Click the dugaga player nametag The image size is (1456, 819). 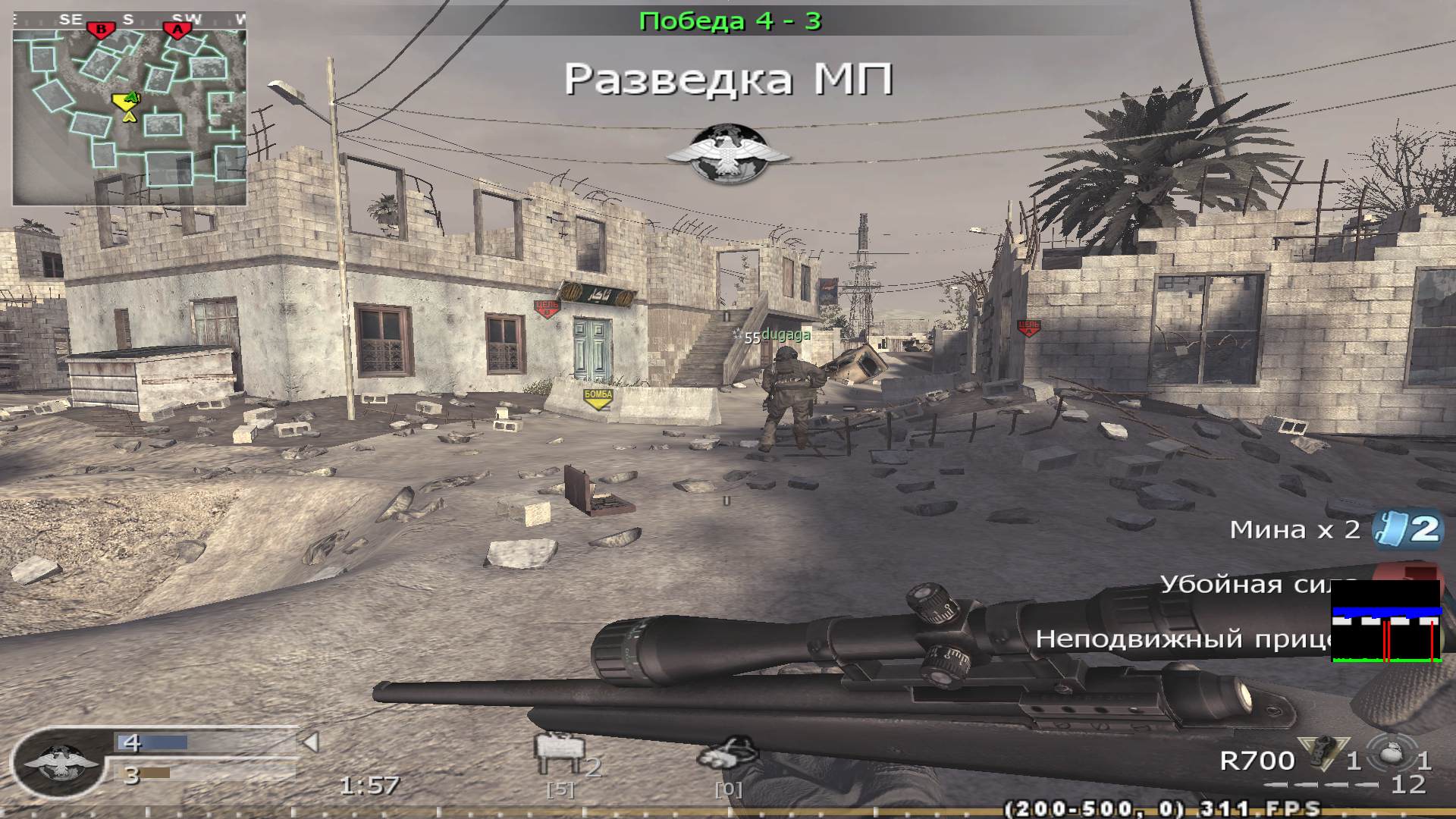point(786,334)
